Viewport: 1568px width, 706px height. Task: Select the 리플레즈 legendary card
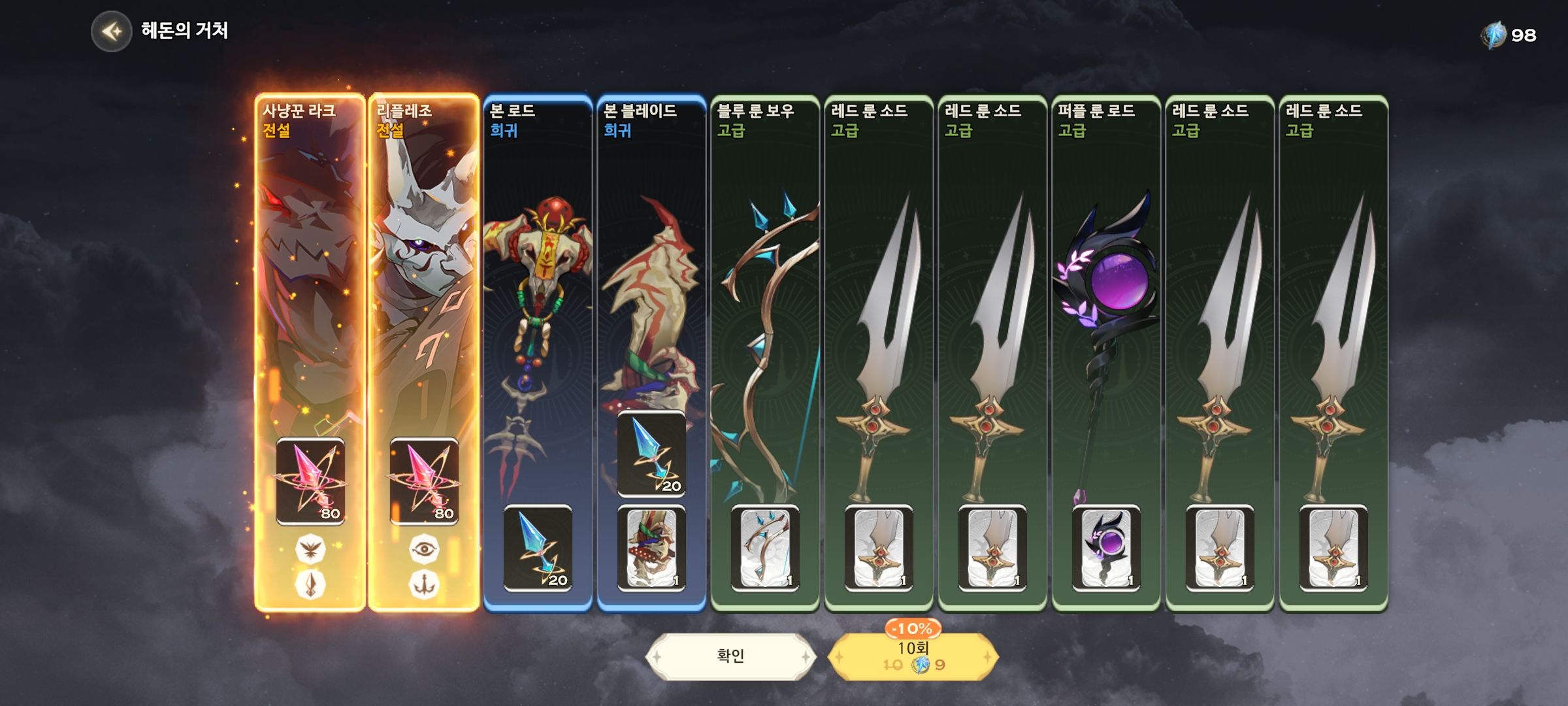423,294
